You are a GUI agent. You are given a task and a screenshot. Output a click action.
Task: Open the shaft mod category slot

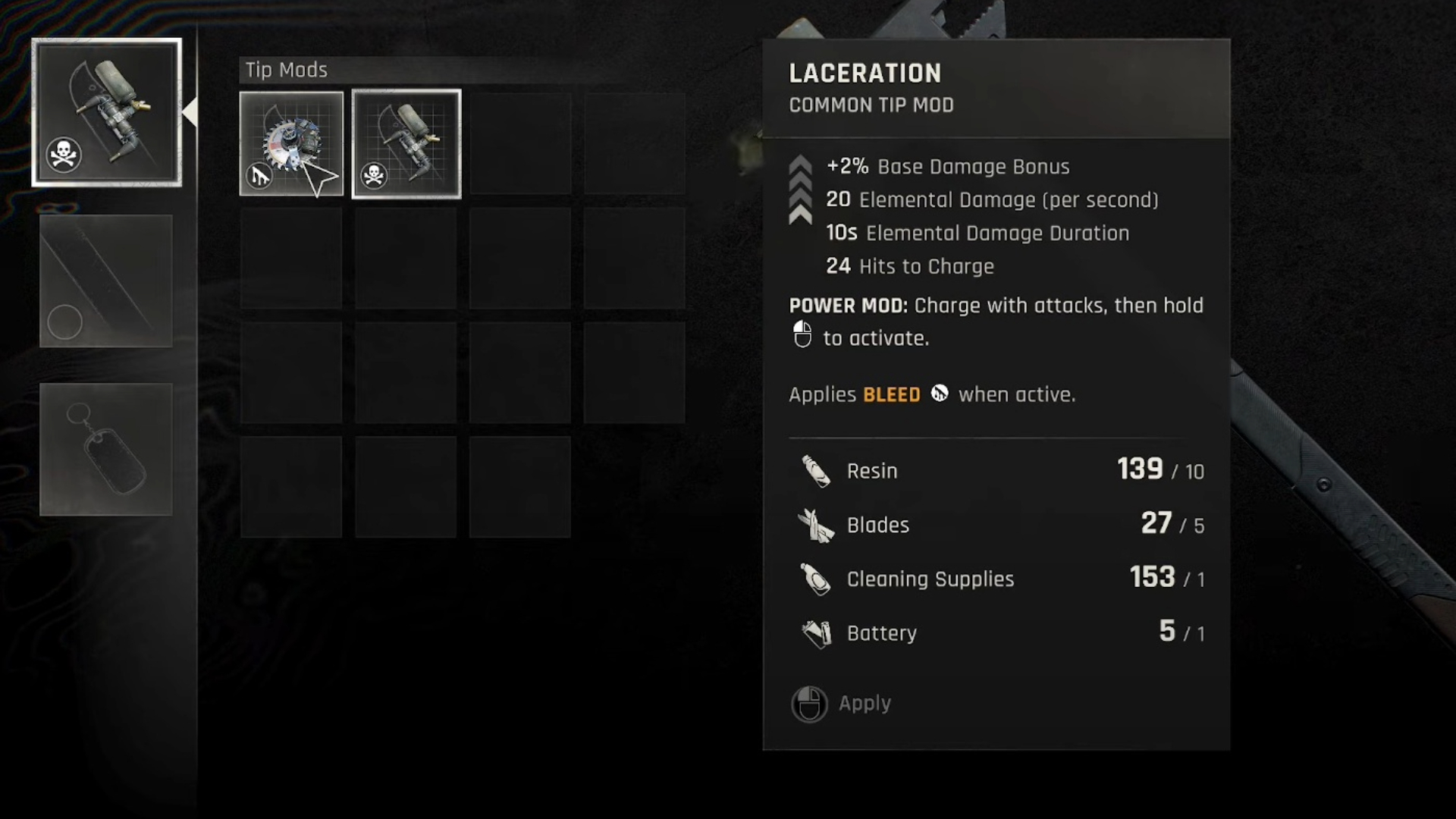(x=106, y=281)
